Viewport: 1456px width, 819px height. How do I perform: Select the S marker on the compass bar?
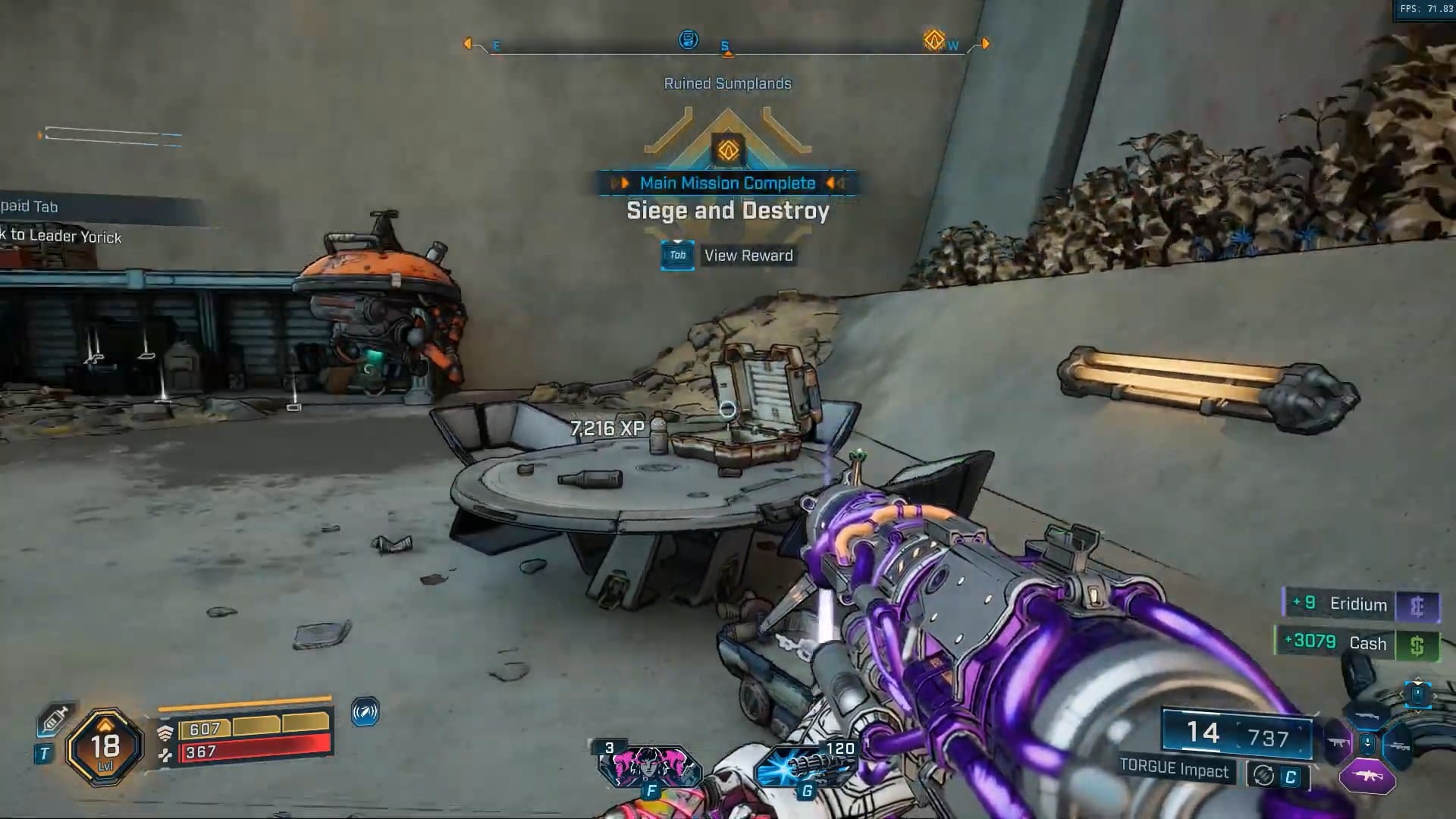pos(726,45)
